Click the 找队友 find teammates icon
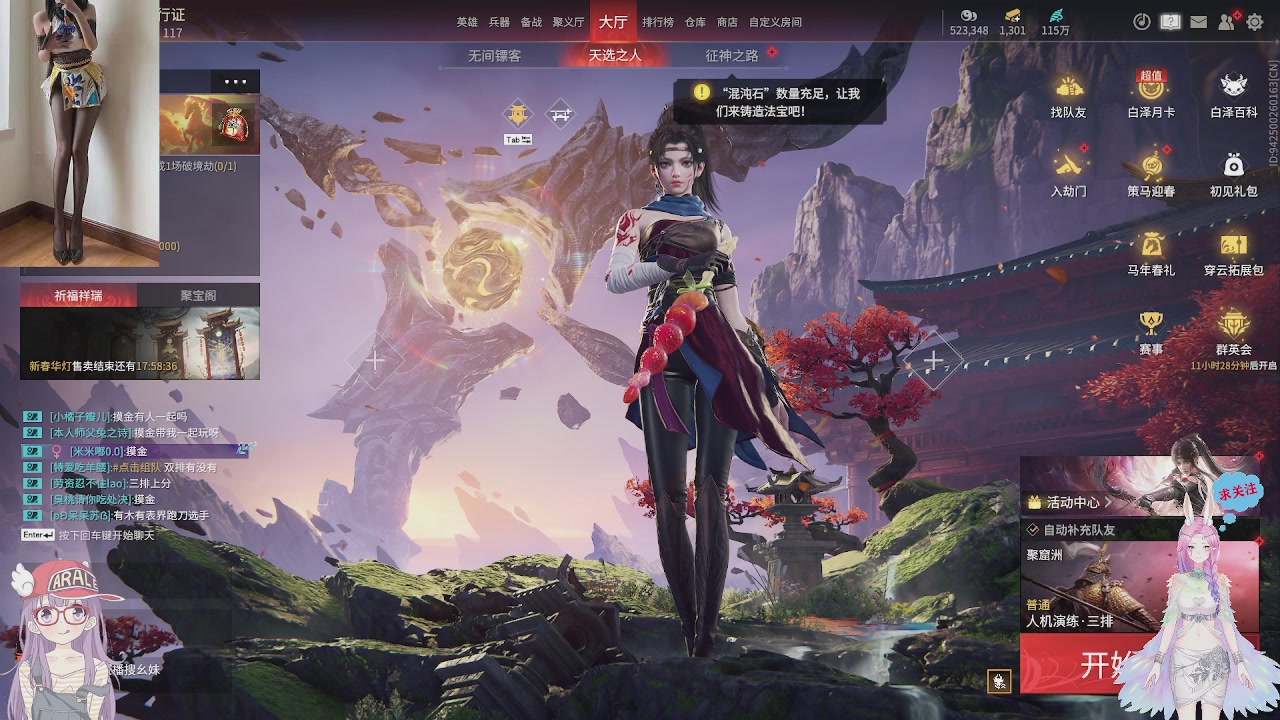Screen dimensions: 1280x720 pos(1068,95)
